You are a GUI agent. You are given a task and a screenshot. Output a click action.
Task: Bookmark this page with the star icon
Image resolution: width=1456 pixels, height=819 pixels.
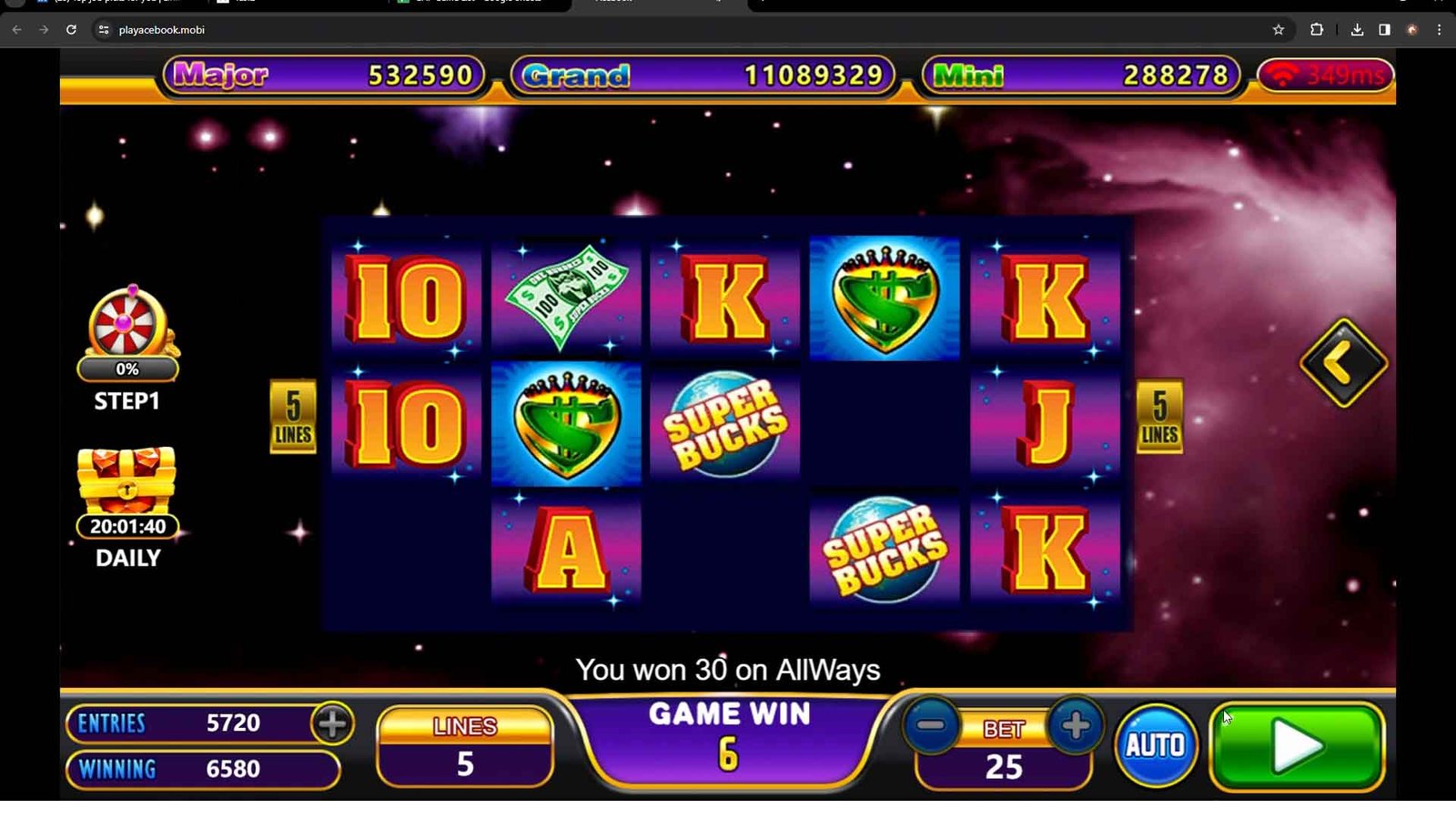(x=1278, y=30)
